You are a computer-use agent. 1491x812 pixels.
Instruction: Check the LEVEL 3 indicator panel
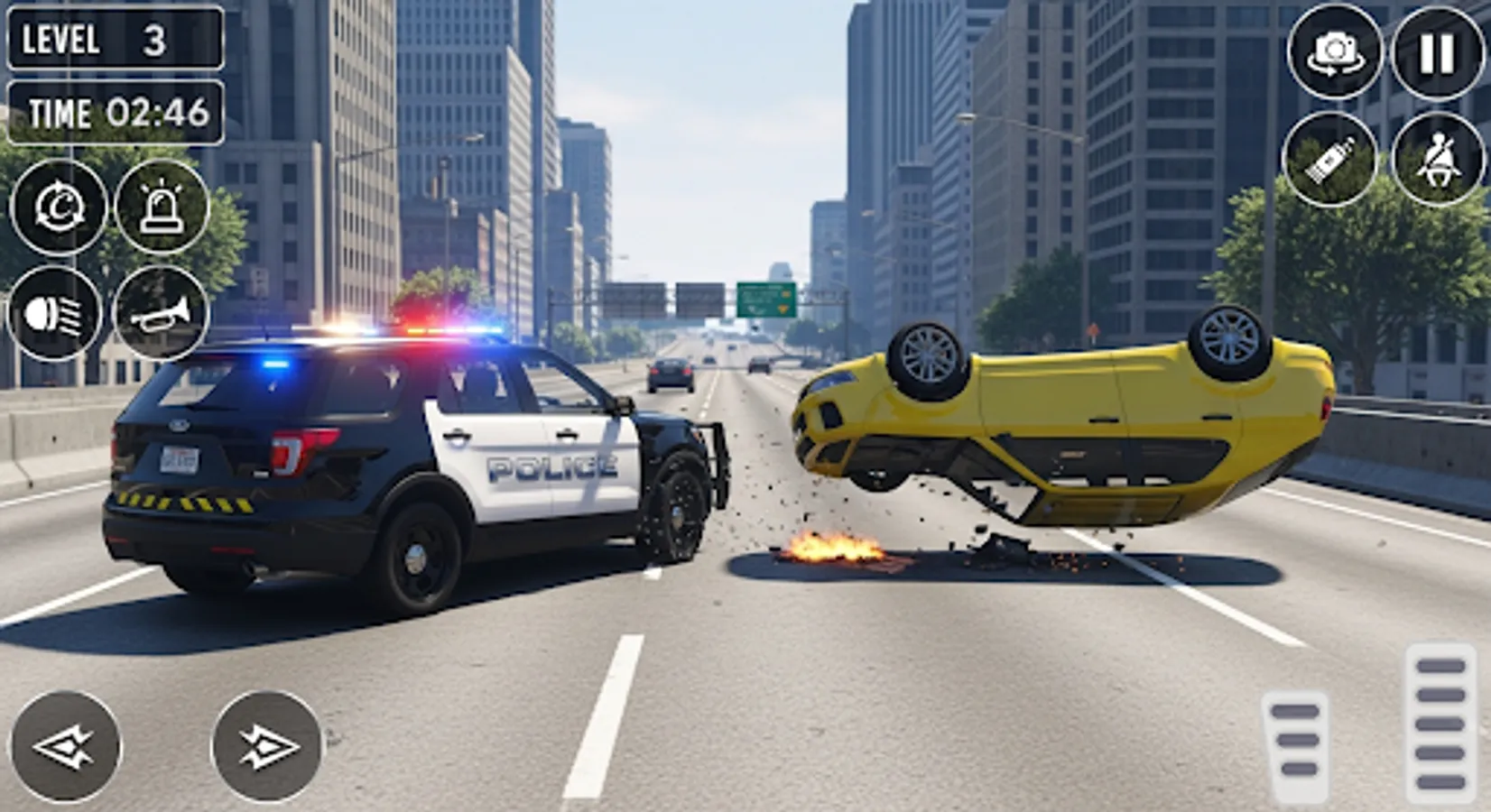click(x=116, y=39)
